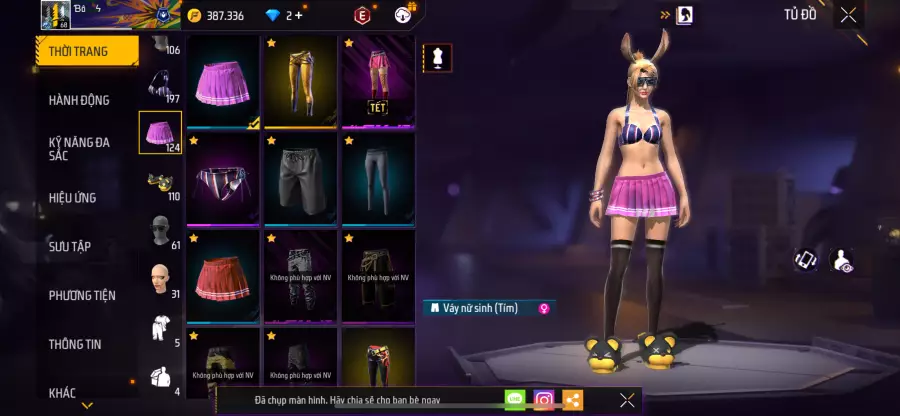This screenshot has height=416, width=900.
Task: Share the screenshot via LINE
Action: click(514, 400)
